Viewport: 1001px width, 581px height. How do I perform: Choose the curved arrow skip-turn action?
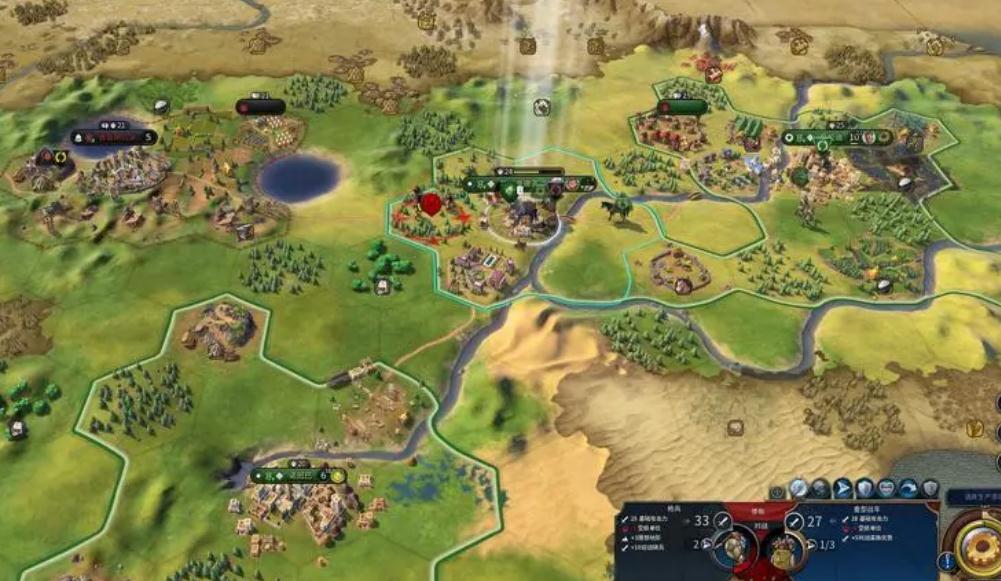pyautogui.click(x=908, y=488)
